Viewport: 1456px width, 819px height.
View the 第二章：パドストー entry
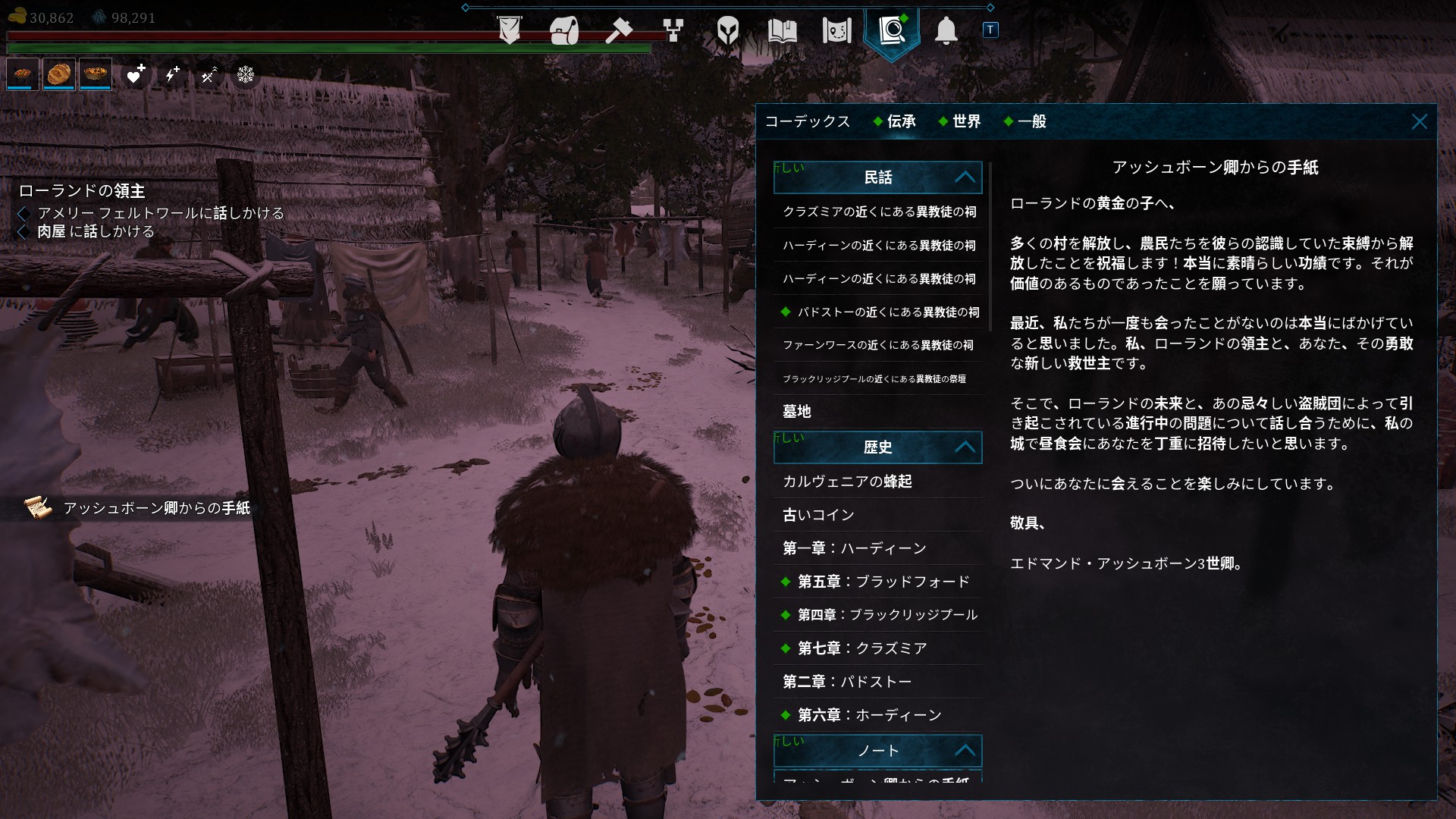point(846,682)
